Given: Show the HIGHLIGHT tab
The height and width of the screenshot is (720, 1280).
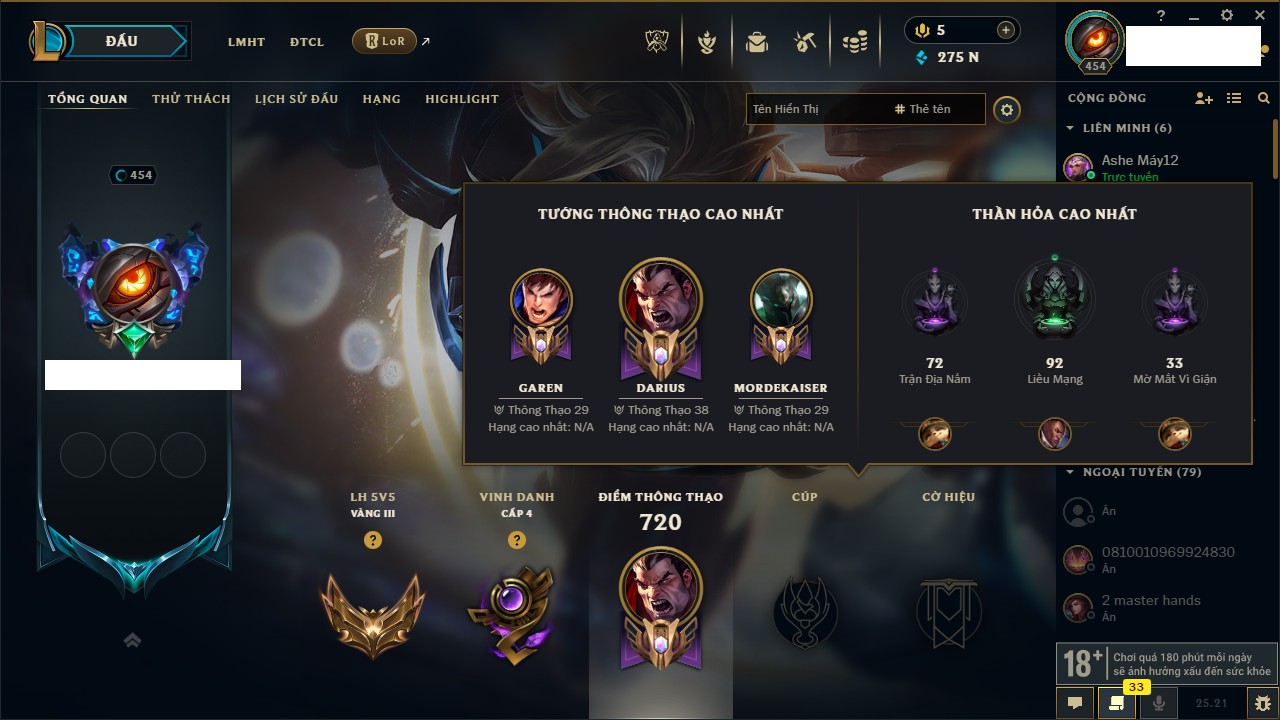Looking at the screenshot, I should click(x=461, y=99).
